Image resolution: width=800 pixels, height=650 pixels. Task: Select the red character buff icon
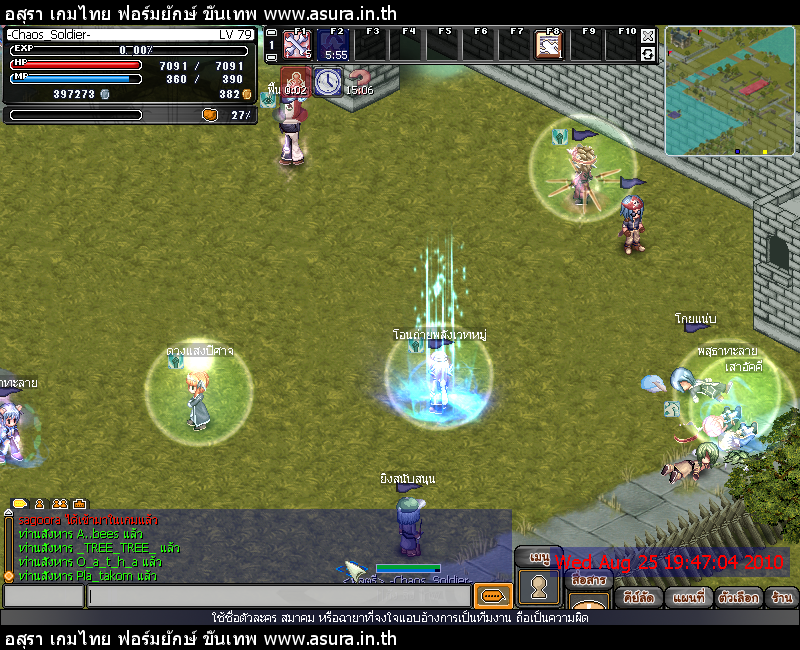(295, 82)
